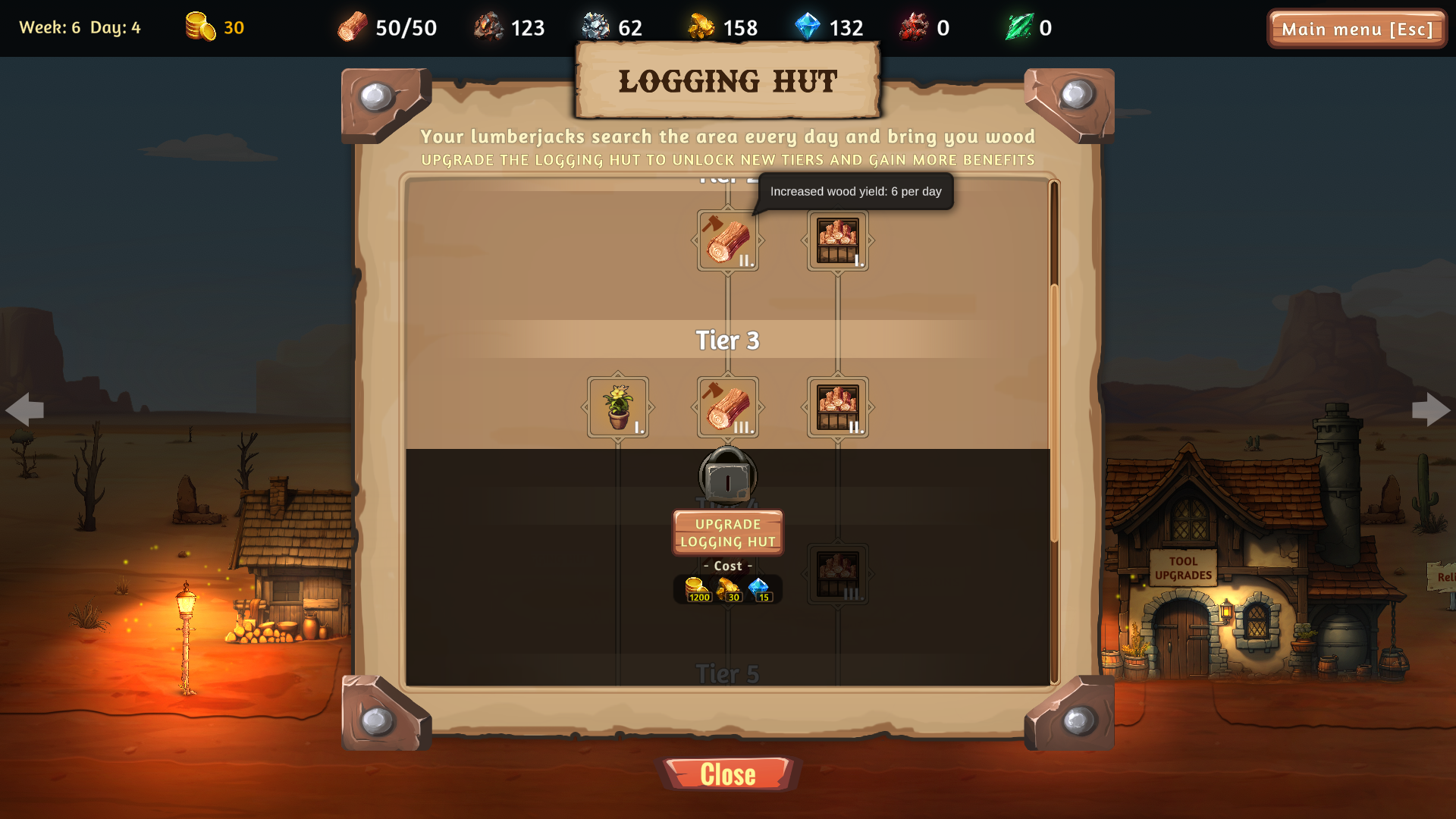Click the left navigation arrow

[26, 409]
